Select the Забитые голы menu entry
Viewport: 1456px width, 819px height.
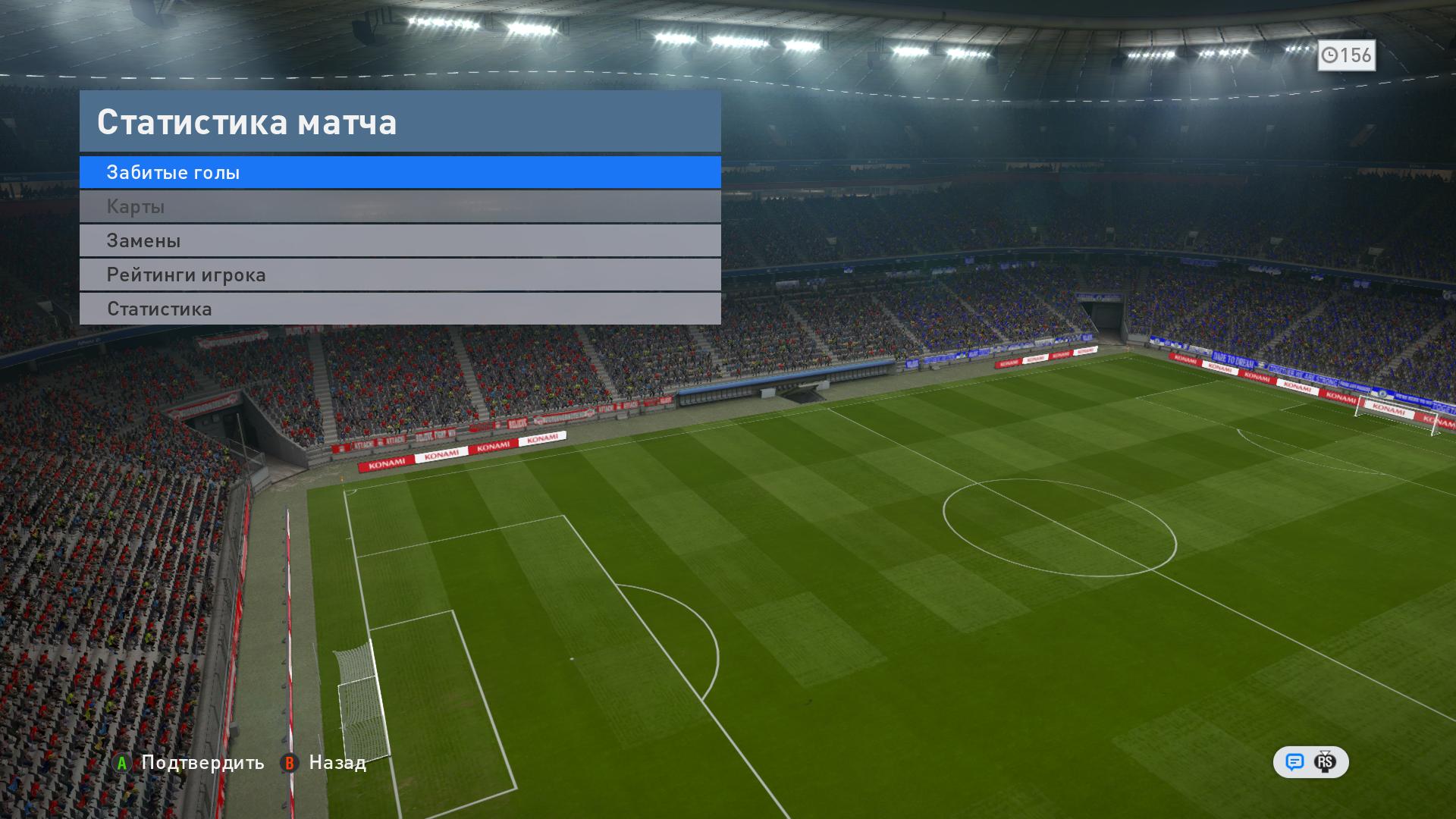coord(400,172)
